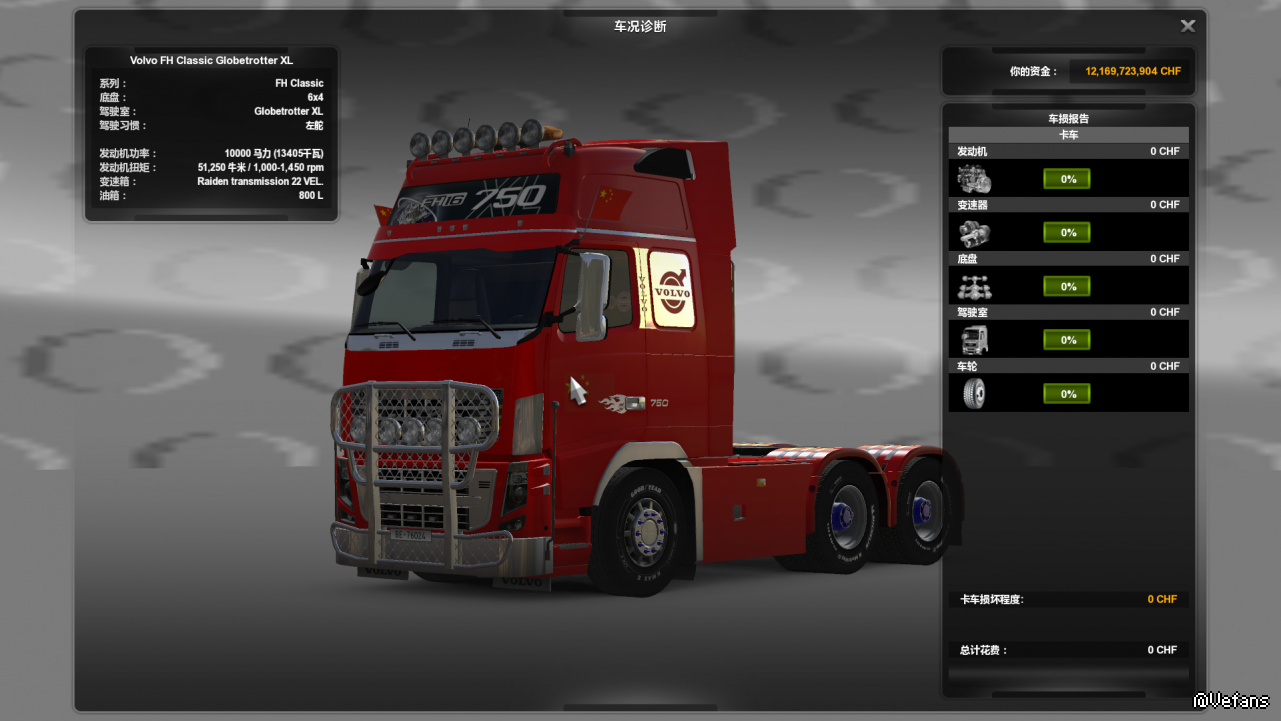This screenshot has height=721, width=1281.
Task: Click the engine icon in damage report
Action: (974, 180)
